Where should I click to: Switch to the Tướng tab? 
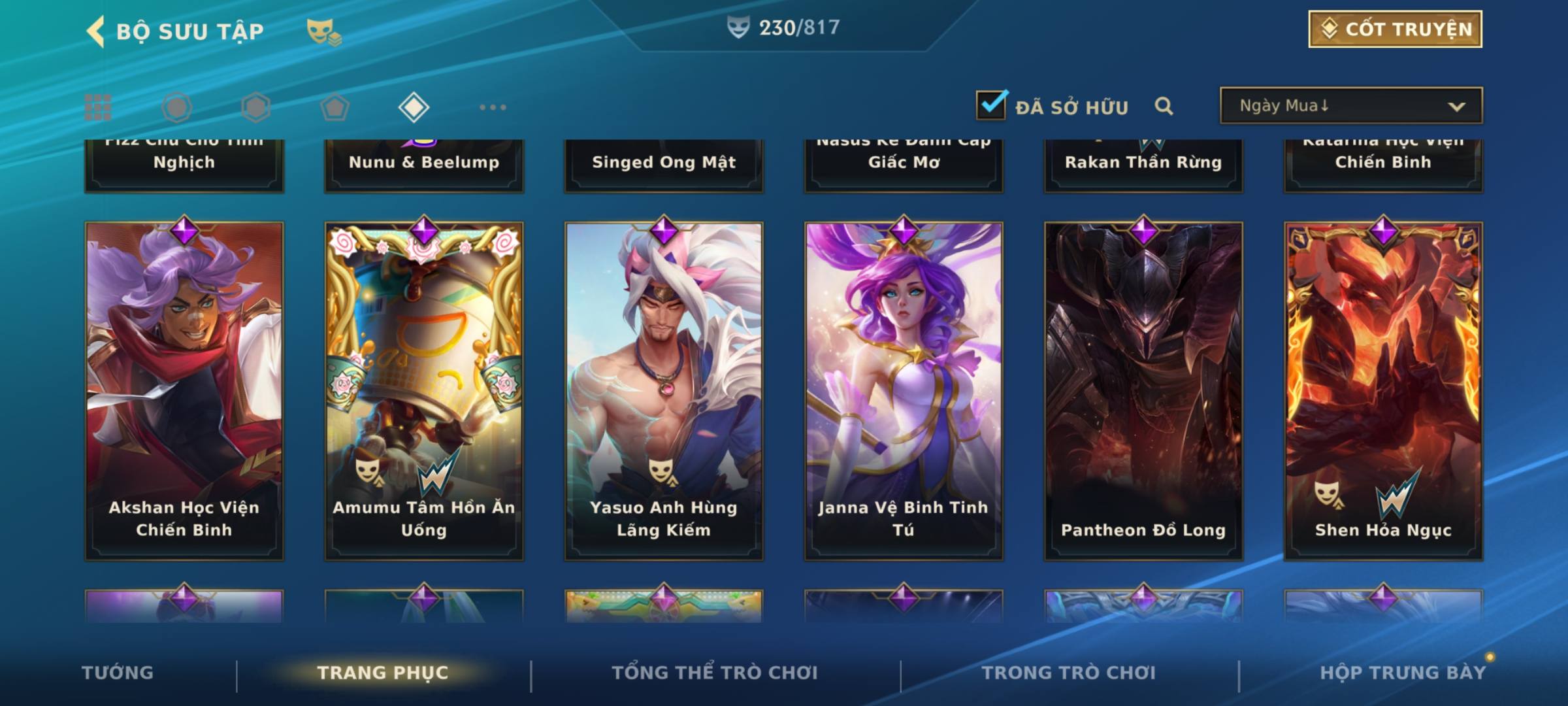pos(118,673)
